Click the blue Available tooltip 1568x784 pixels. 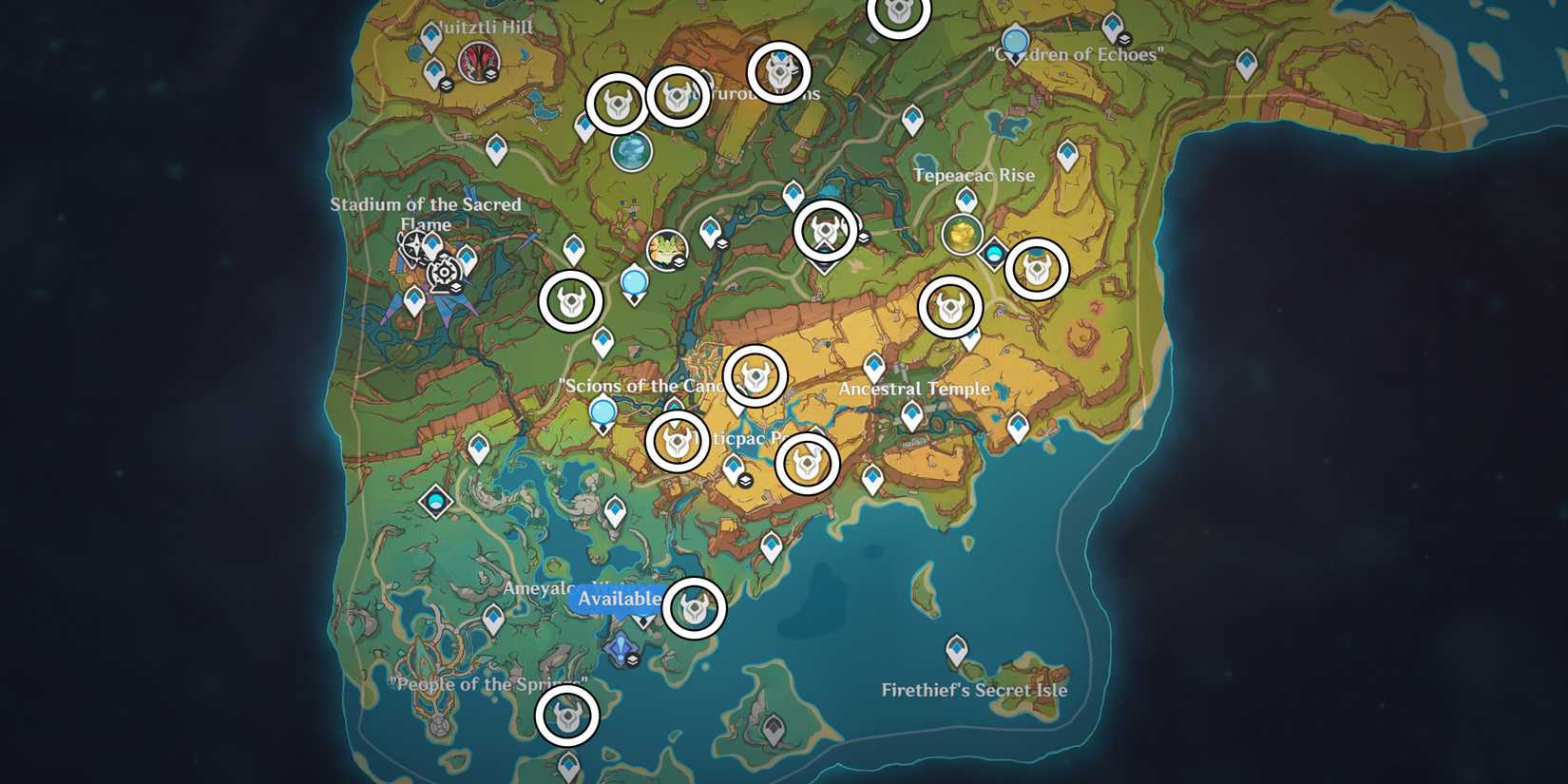(x=619, y=600)
